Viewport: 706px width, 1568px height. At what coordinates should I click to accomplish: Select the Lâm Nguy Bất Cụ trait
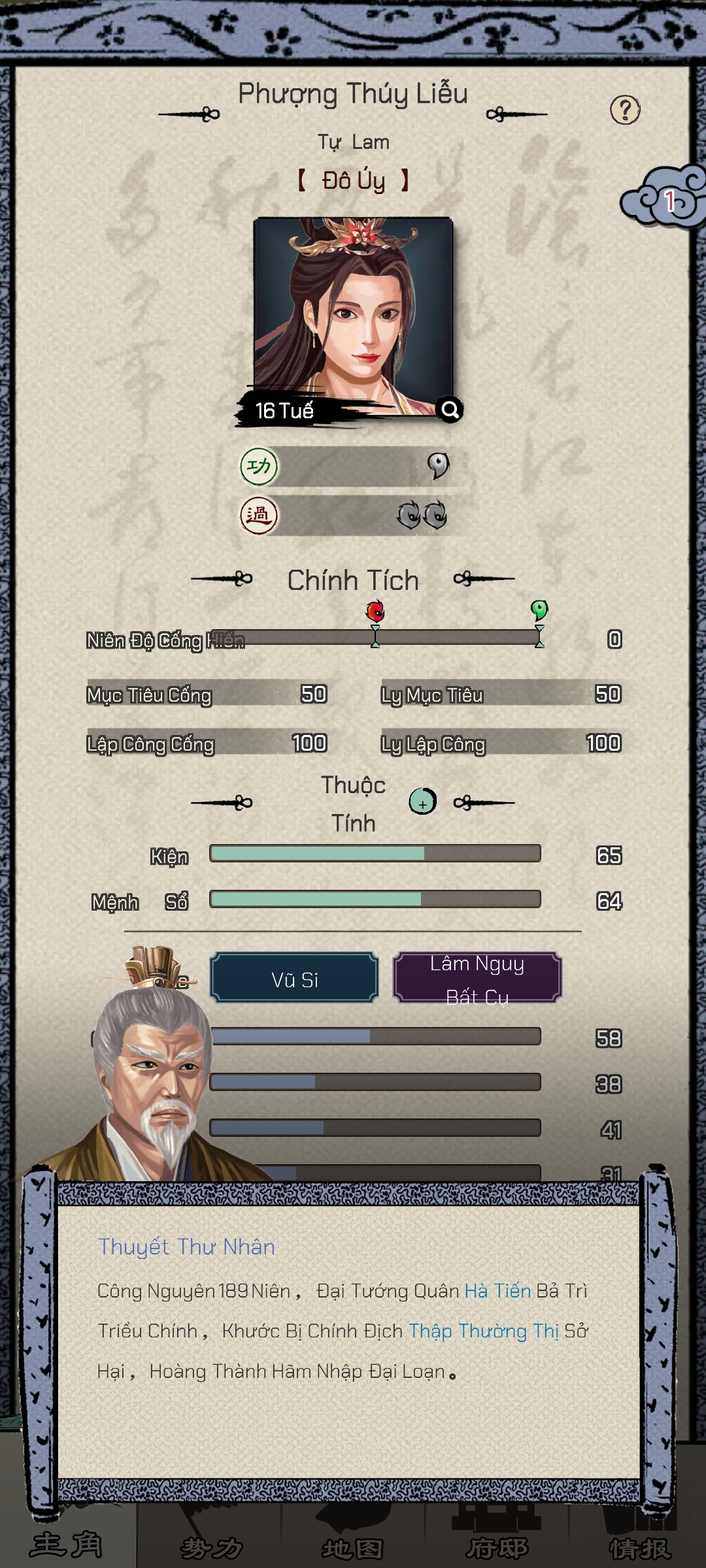click(477, 979)
